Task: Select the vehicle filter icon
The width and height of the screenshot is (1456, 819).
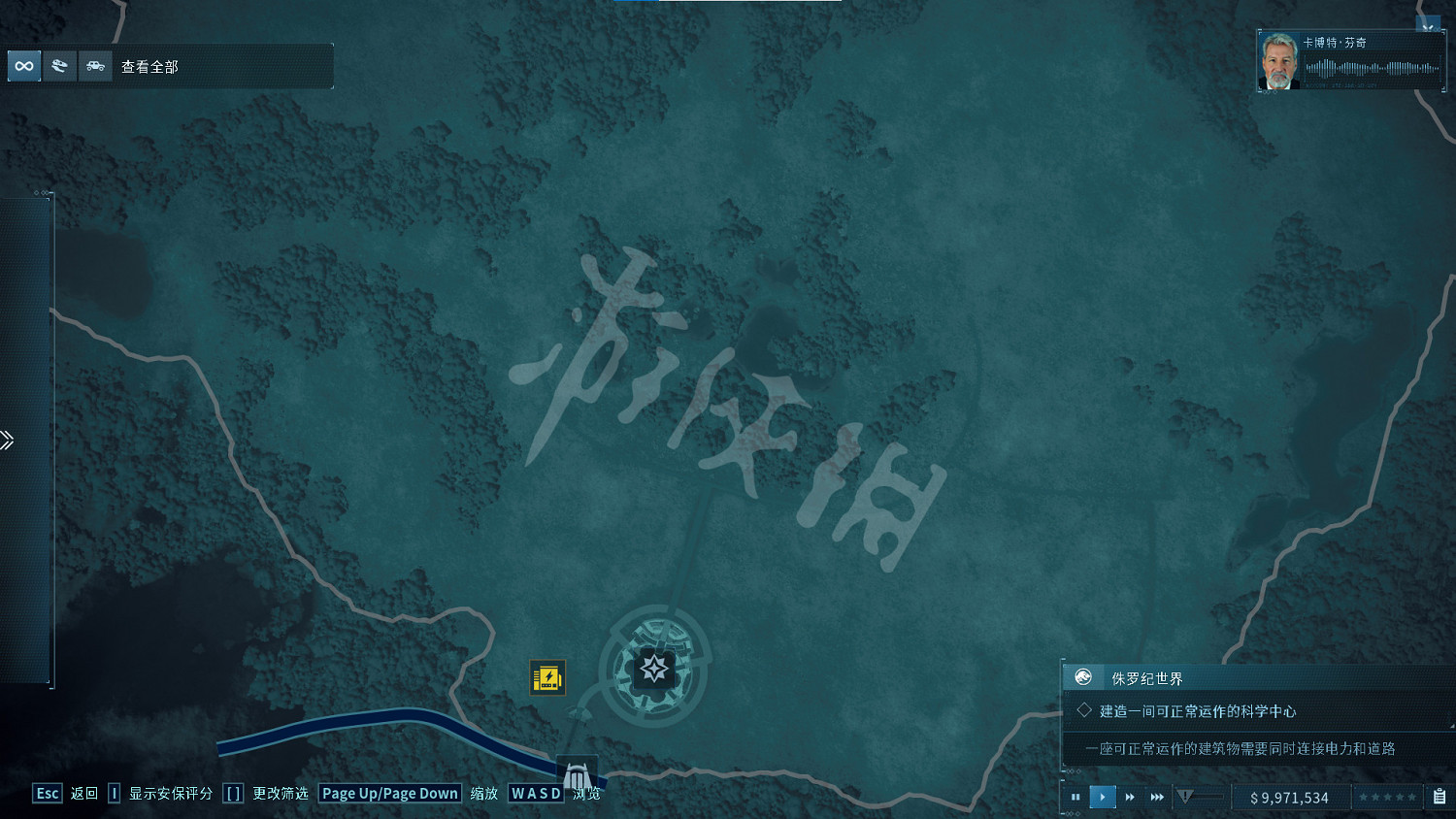Action: tap(95, 66)
